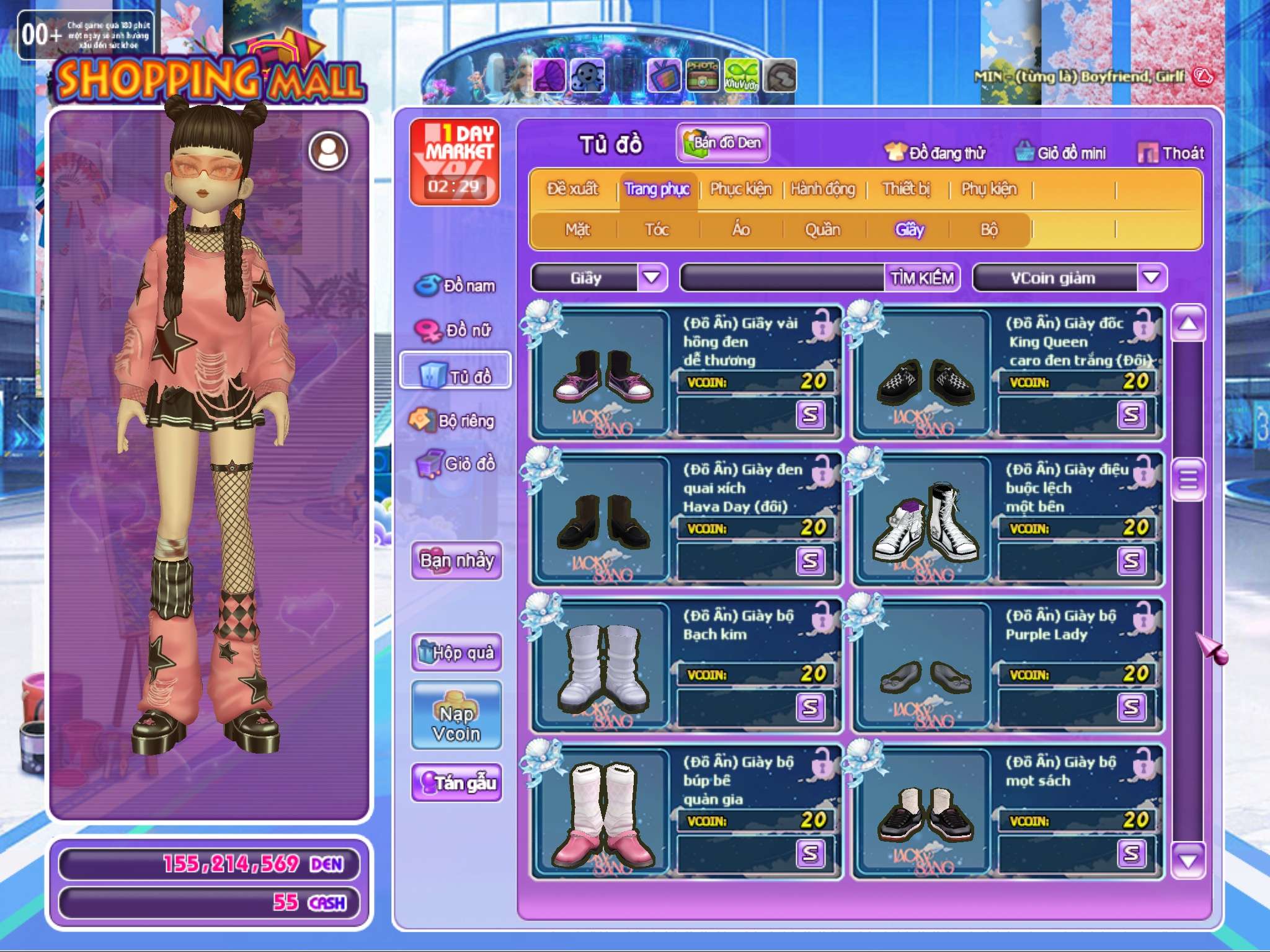Choose the Áo subcategory tab
This screenshot has width=1270, height=952.
click(x=741, y=229)
